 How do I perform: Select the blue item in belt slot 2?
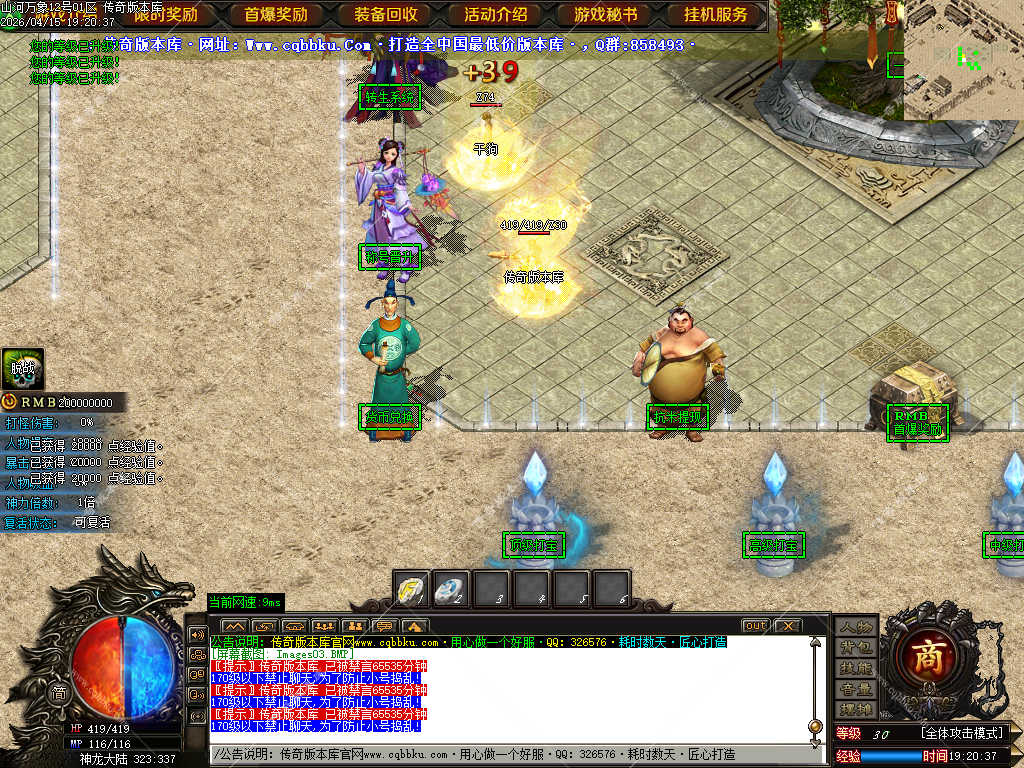(451, 588)
